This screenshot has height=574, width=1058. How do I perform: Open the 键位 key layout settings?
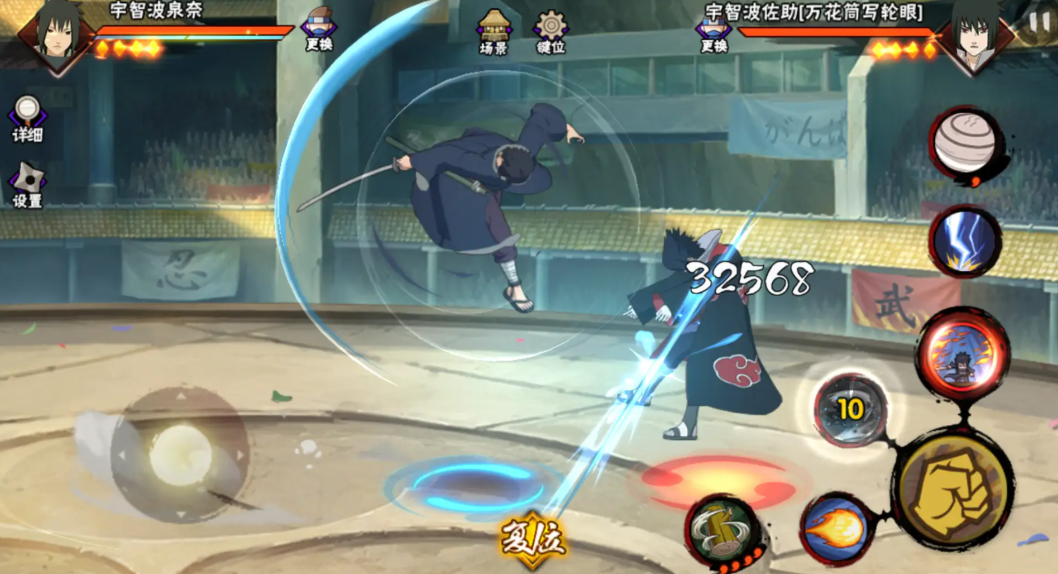[550, 31]
